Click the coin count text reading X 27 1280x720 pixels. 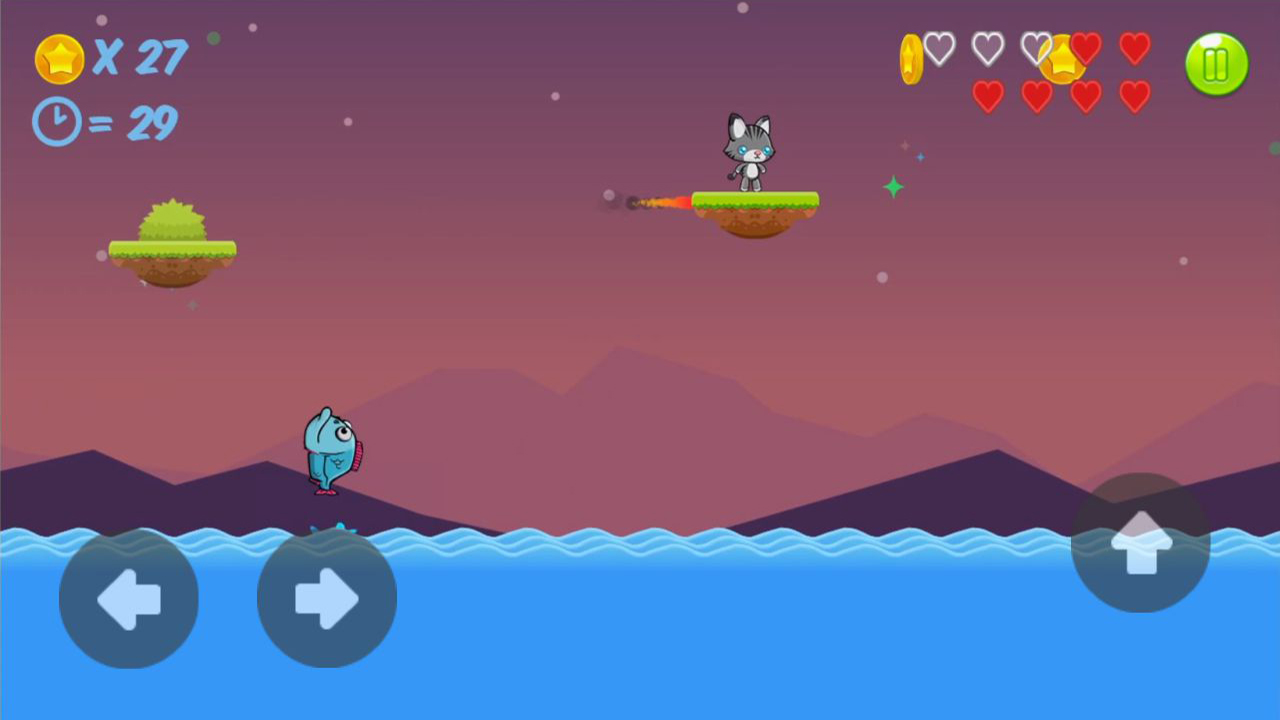coord(140,58)
